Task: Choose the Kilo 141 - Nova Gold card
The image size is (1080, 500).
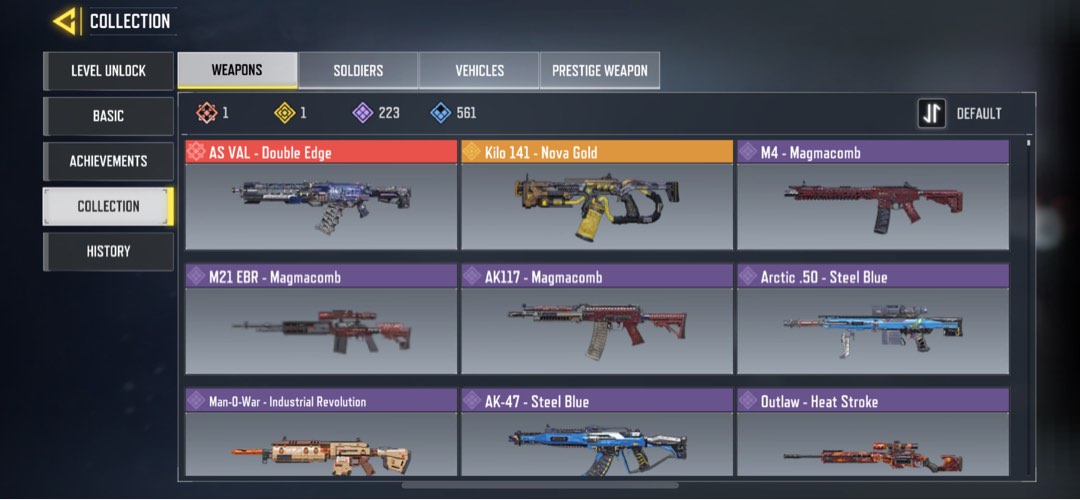Action: point(597,195)
